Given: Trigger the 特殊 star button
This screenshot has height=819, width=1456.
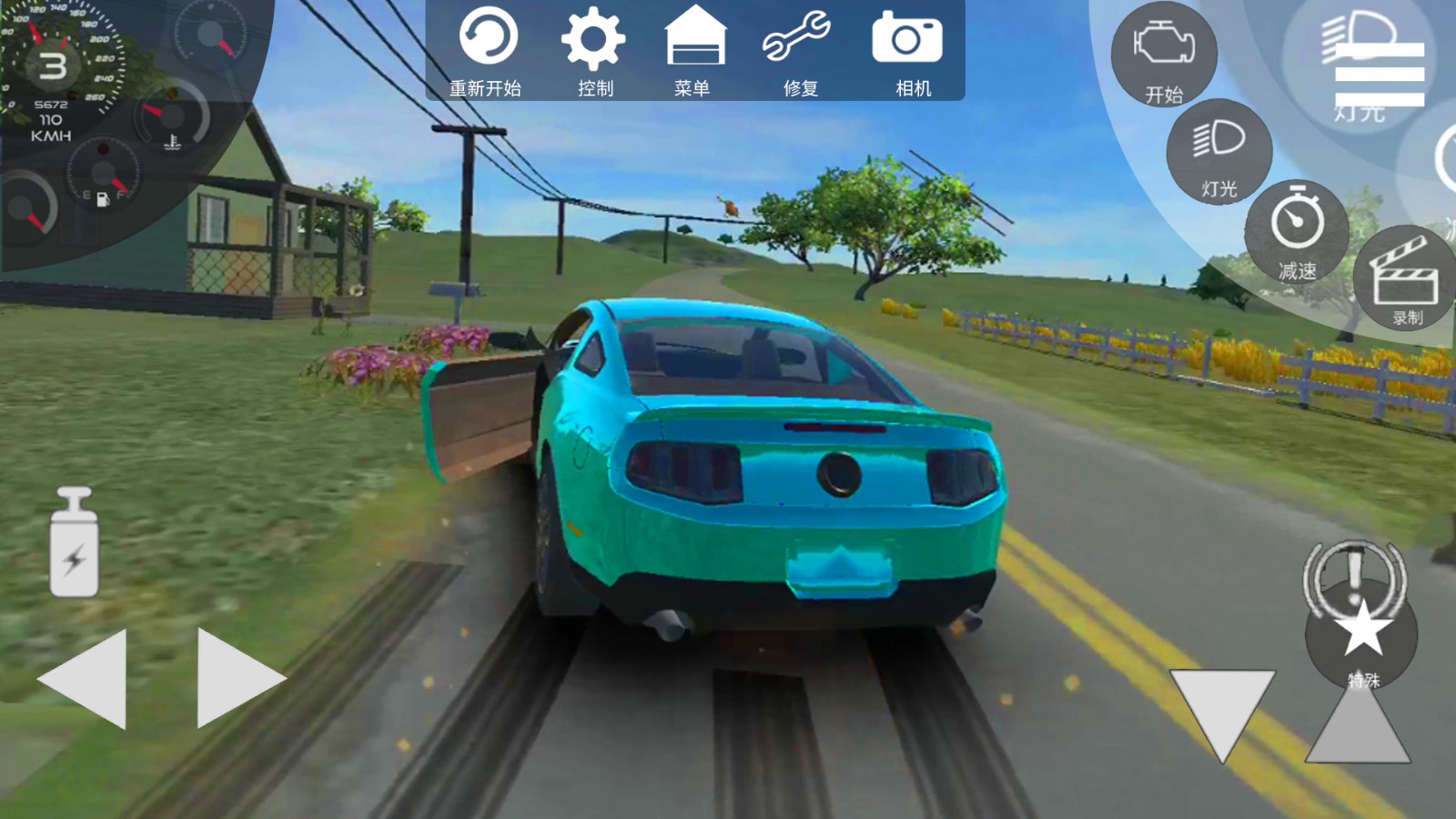Looking at the screenshot, I should (1361, 637).
